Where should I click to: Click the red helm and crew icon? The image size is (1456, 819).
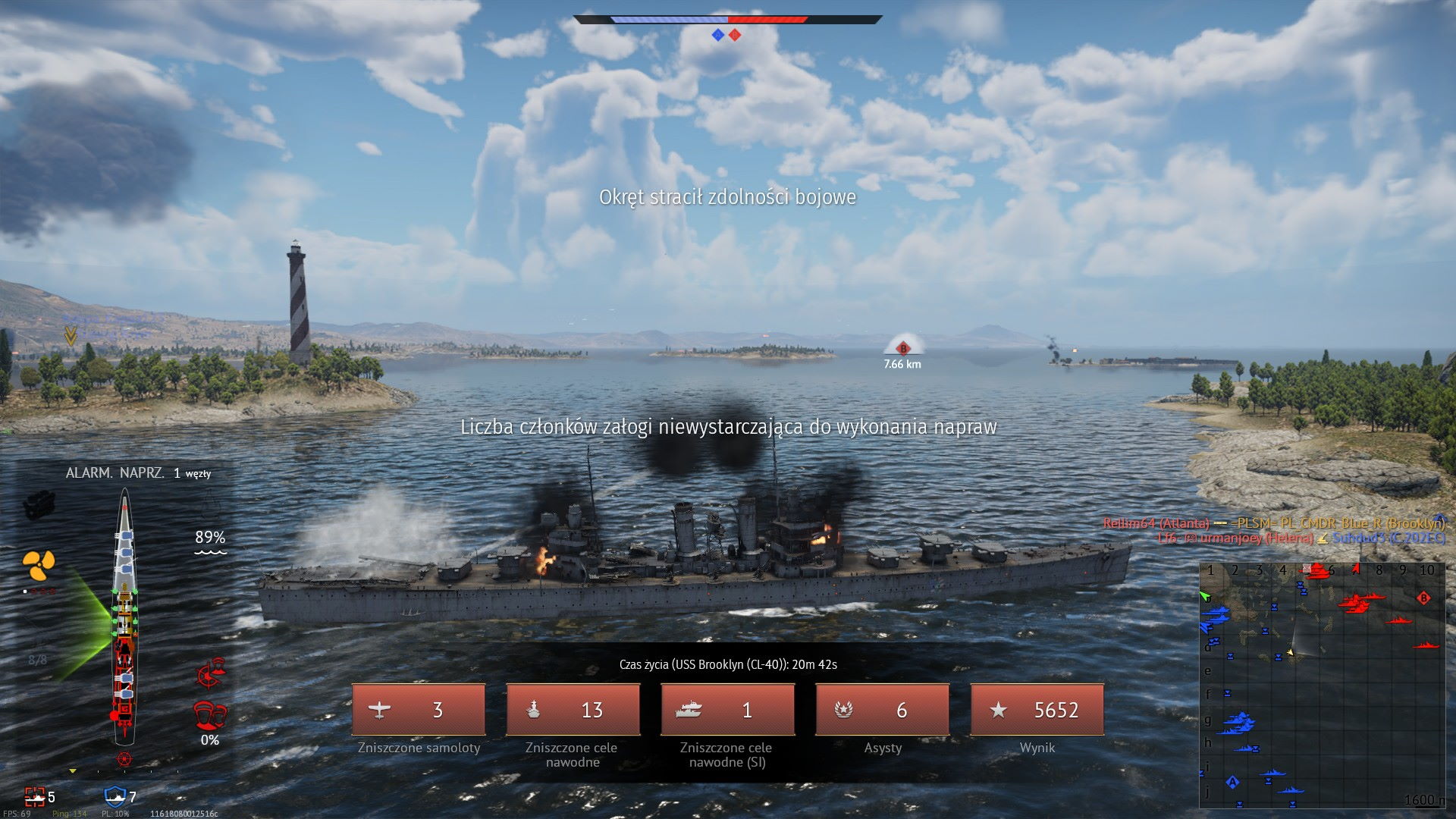(211, 673)
